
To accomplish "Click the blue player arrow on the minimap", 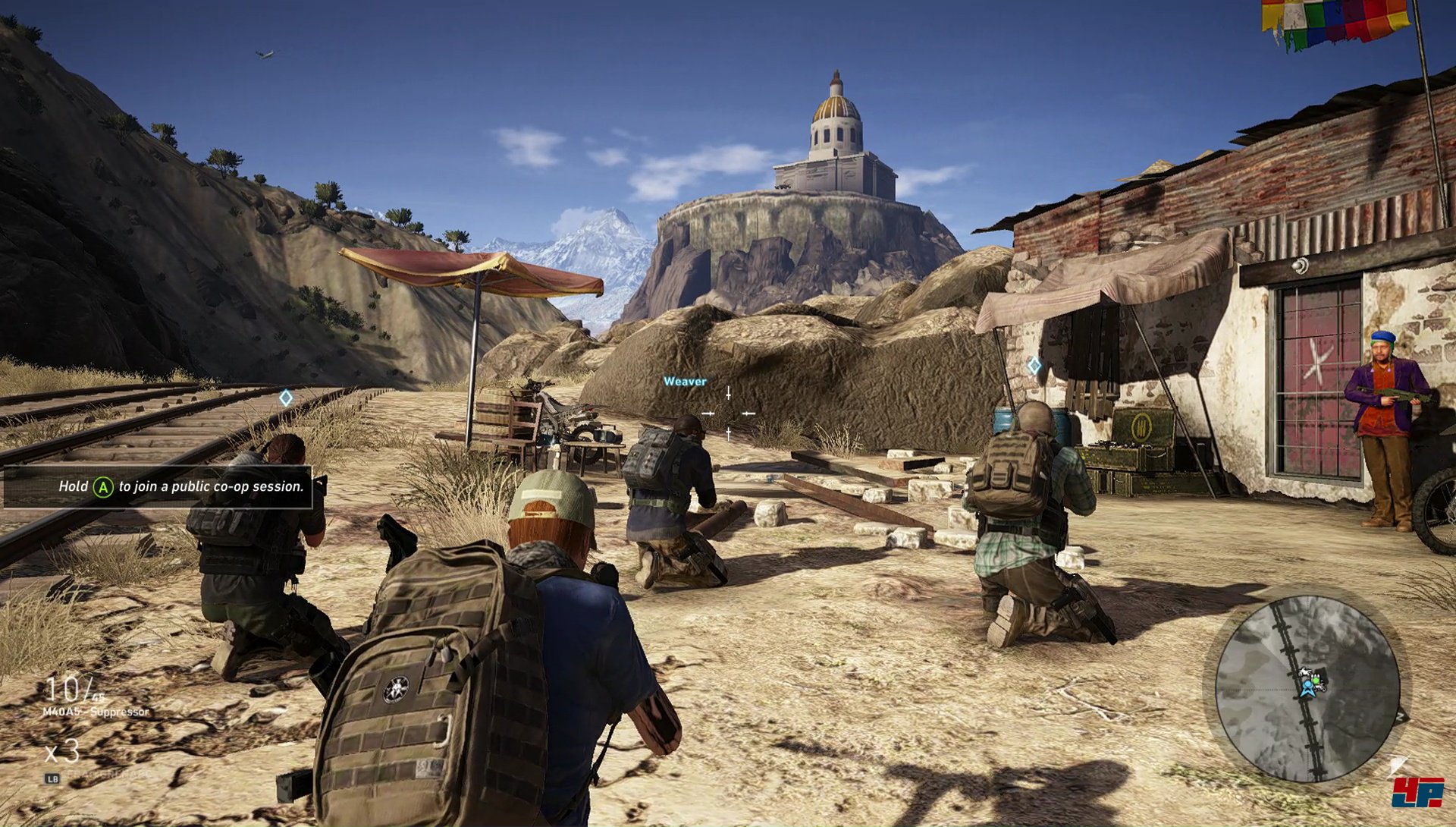I will [x=1307, y=689].
